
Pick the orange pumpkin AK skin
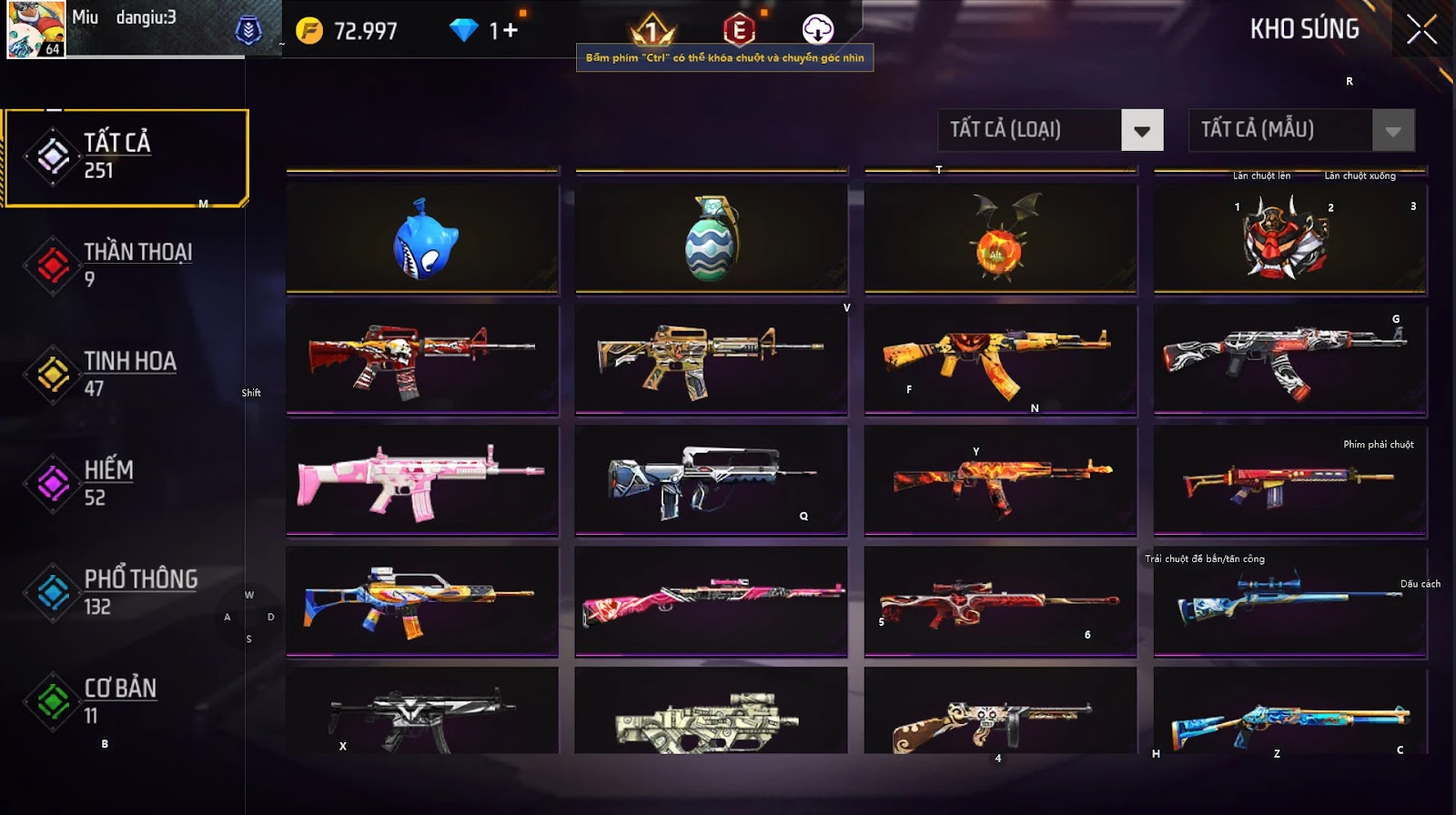pos(1000,359)
